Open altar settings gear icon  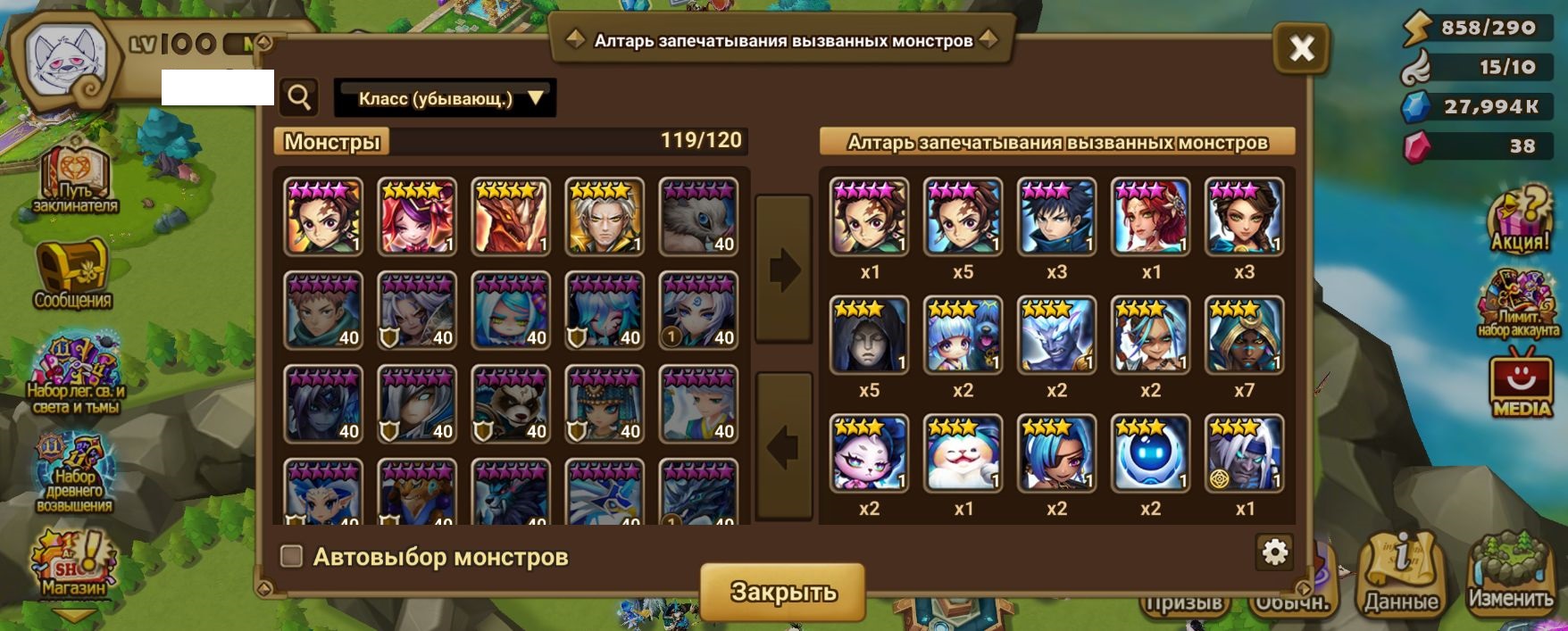point(1274,553)
